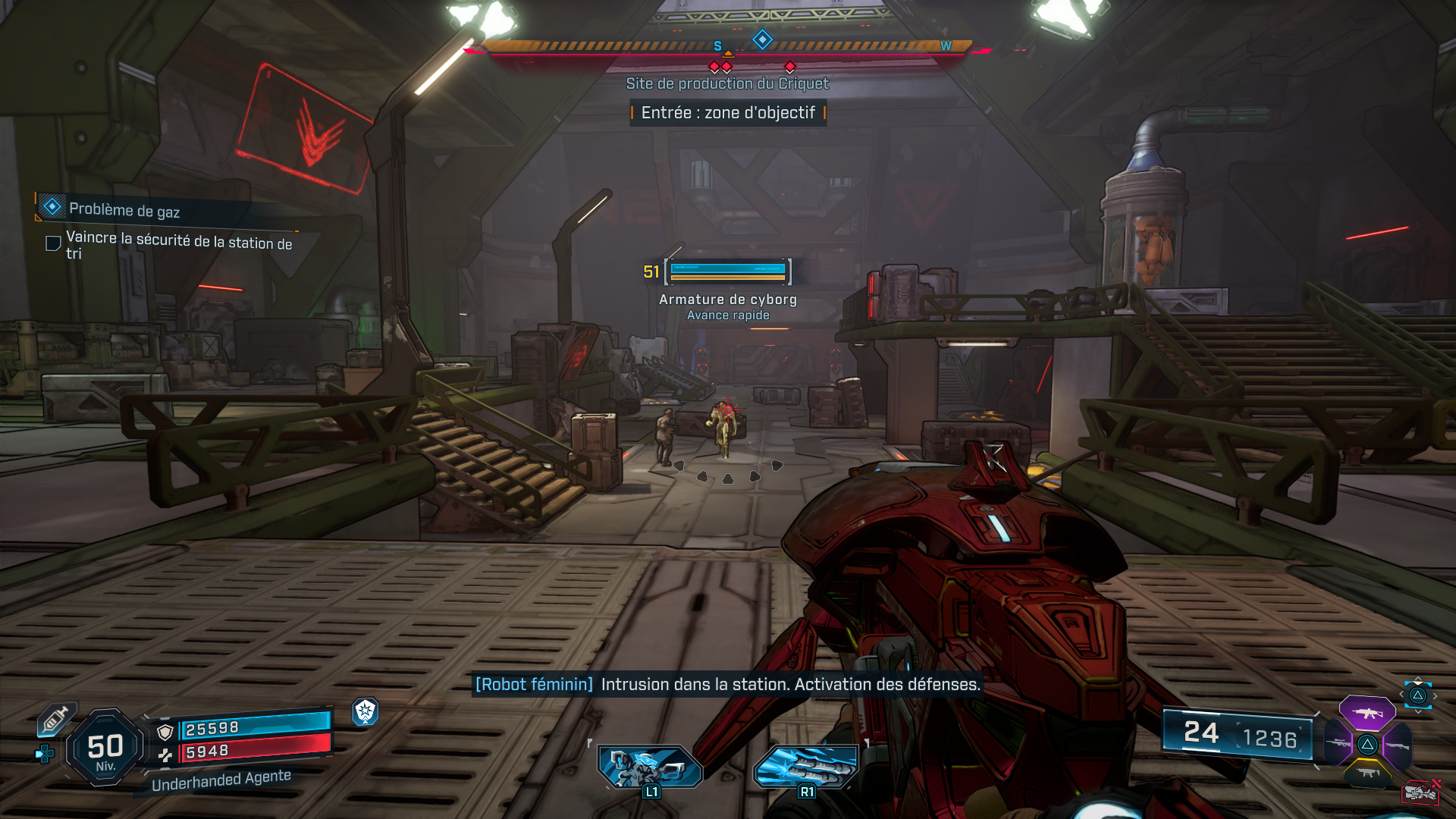The height and width of the screenshot is (819, 1456).
Task: Select the assault rifle in the weapon wheel
Action: pos(1367,714)
